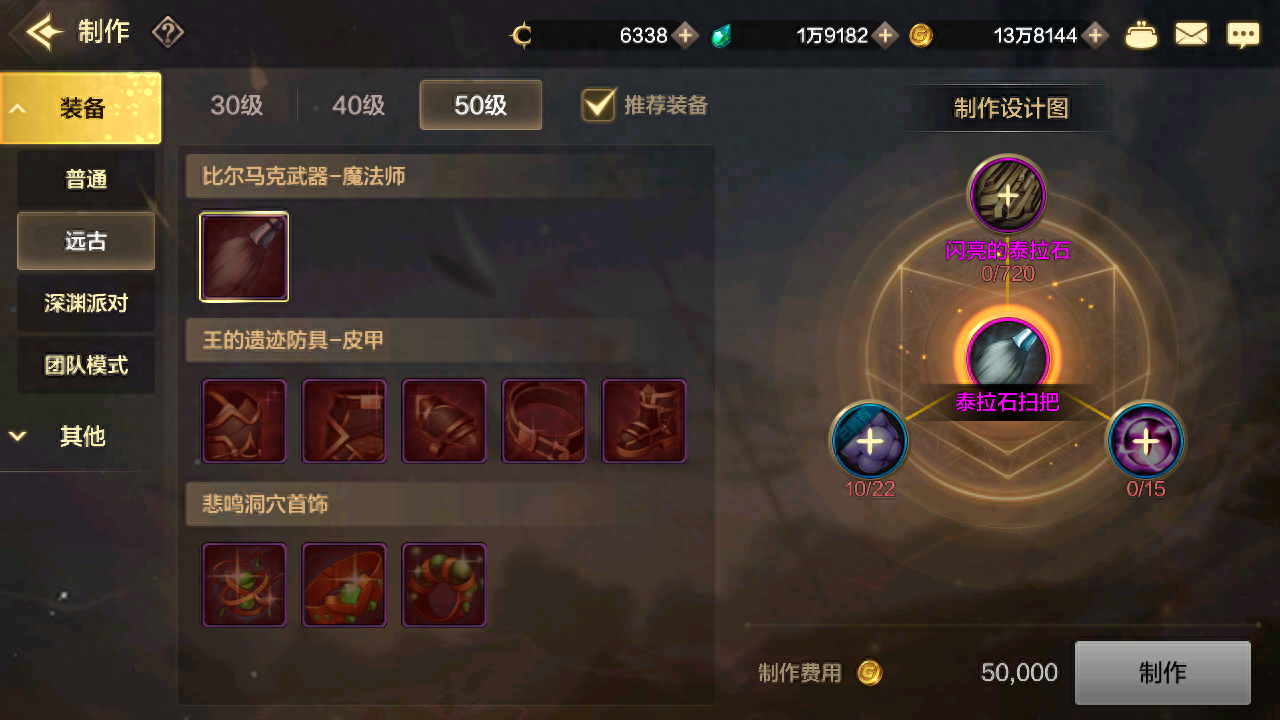The height and width of the screenshot is (720, 1280).
Task: Open the mail icon in the top bar
Action: tap(1191, 33)
